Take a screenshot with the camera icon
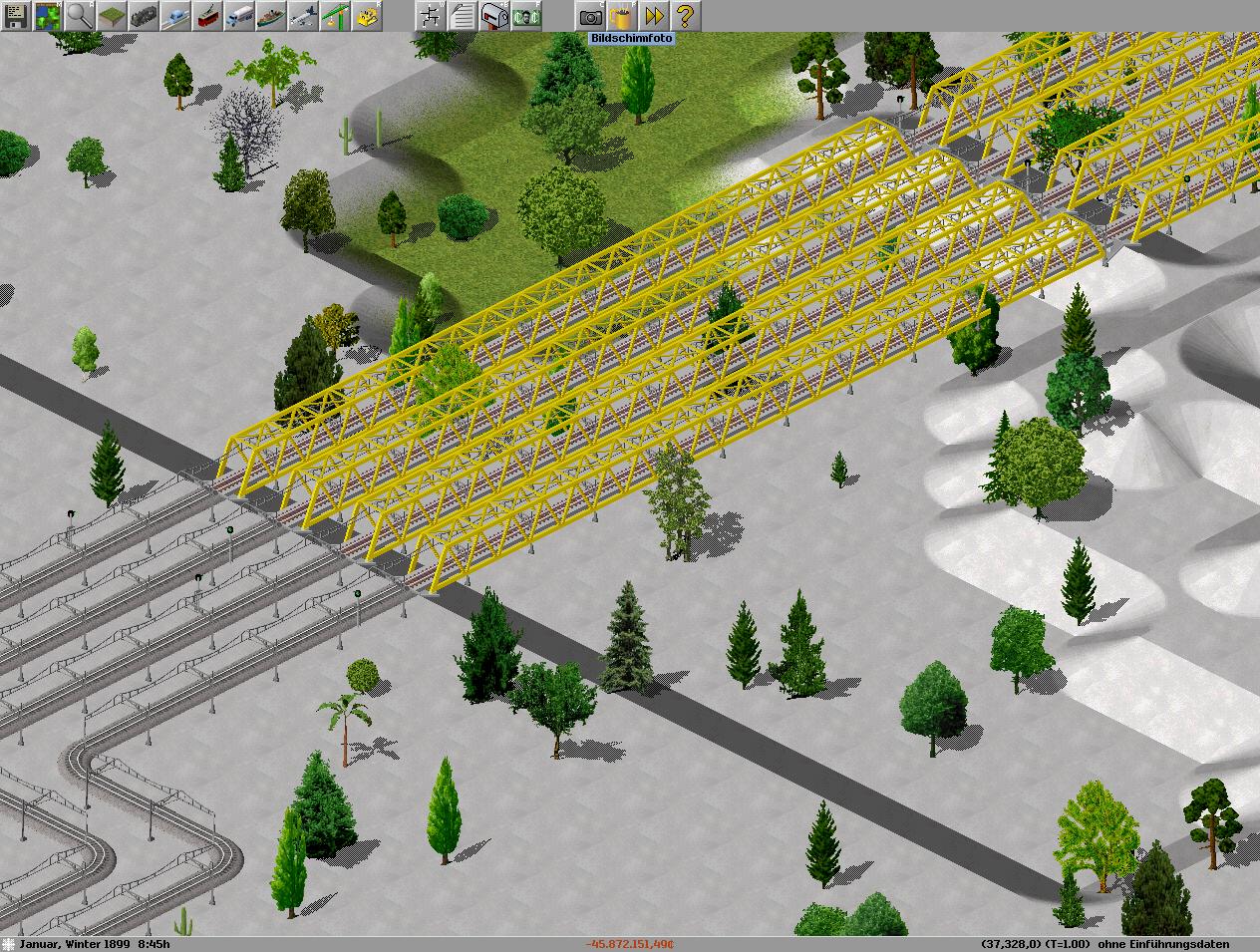Viewport: 1260px width, 952px height. click(590, 15)
